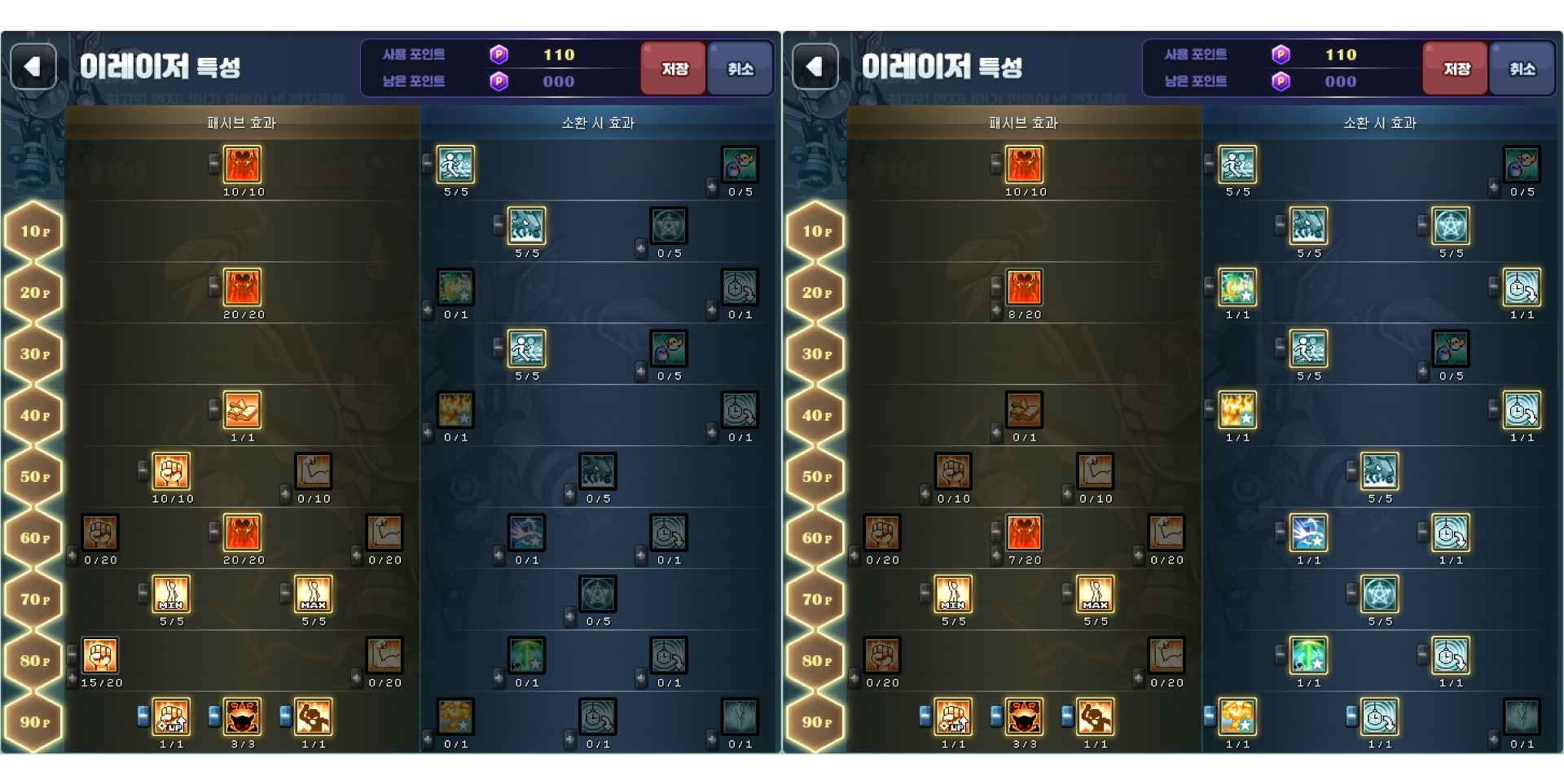The width and height of the screenshot is (1564, 784).
Task: Cancel changes in the right panel
Action: point(1521,68)
